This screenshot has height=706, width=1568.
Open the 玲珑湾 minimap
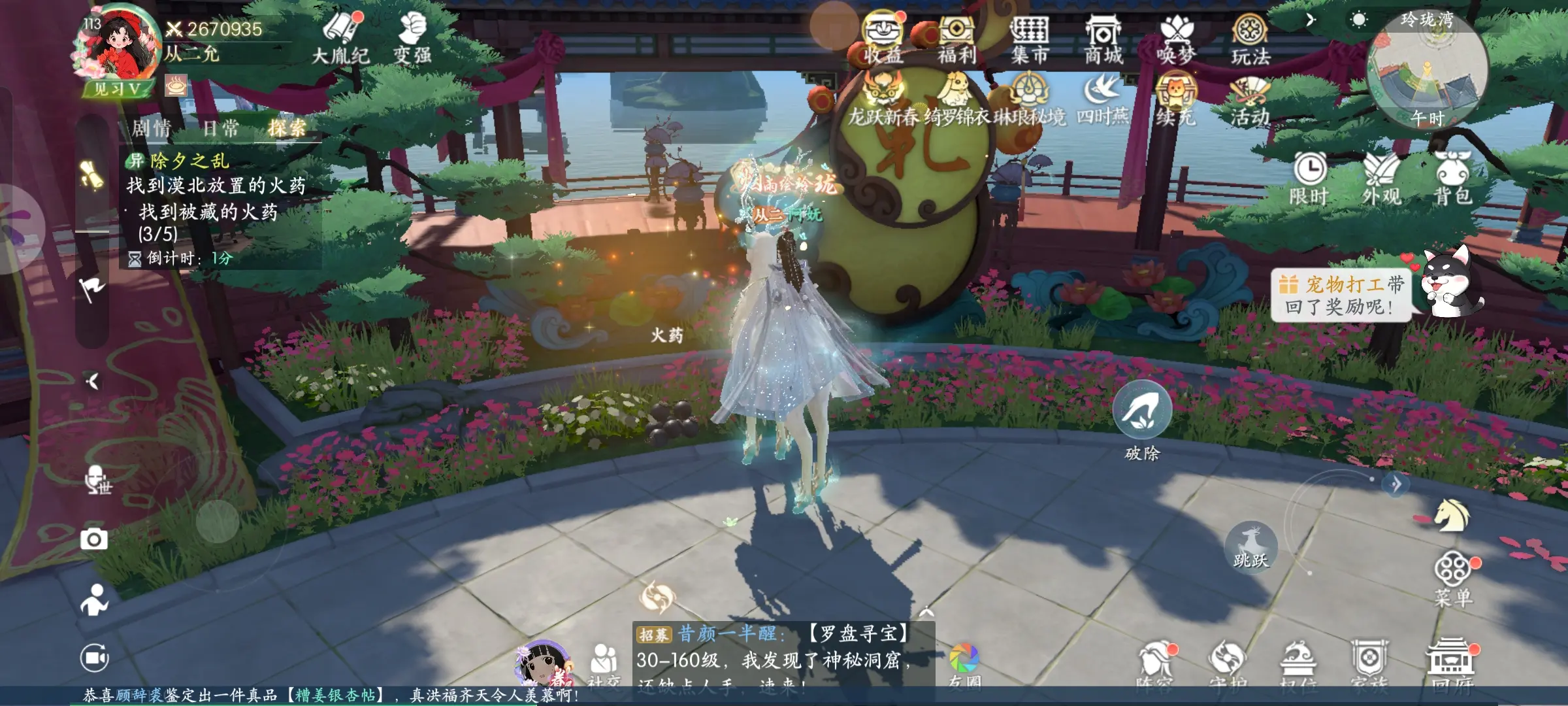click(x=1427, y=69)
